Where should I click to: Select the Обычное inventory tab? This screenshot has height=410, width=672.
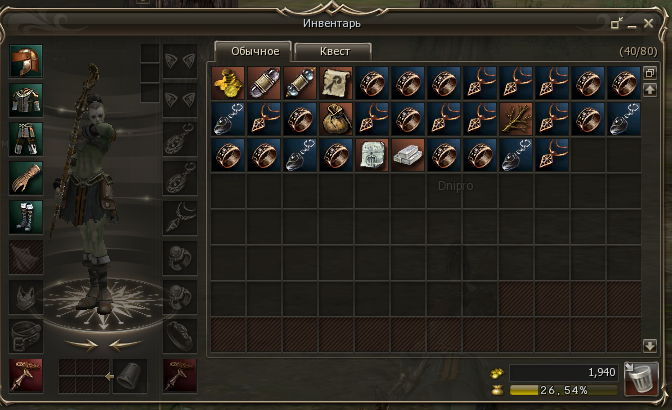[x=253, y=51]
